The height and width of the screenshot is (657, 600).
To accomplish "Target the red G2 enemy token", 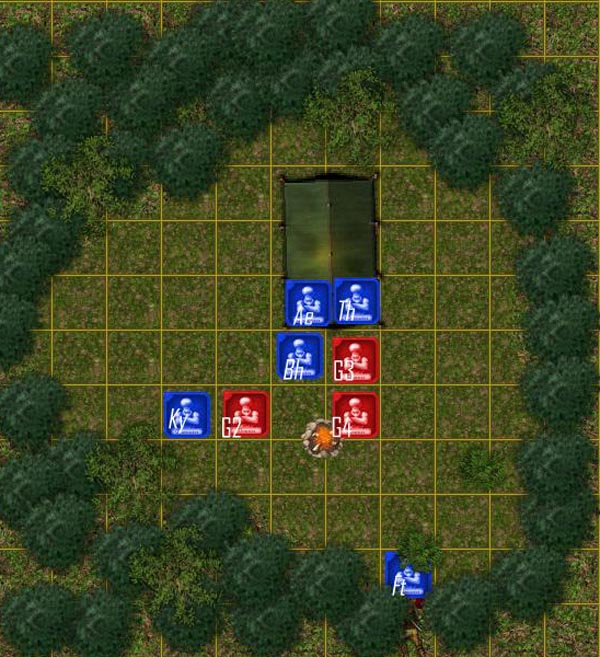I will (x=246, y=414).
